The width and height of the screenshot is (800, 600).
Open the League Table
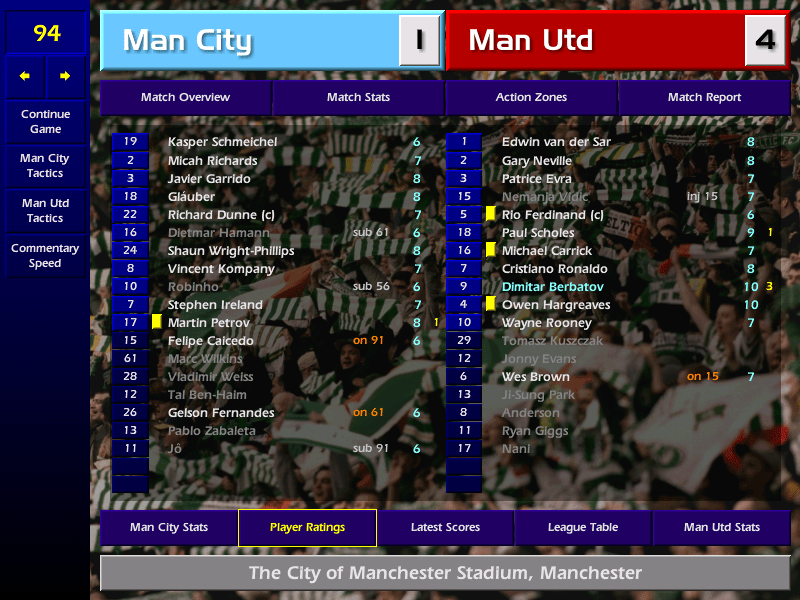583,527
